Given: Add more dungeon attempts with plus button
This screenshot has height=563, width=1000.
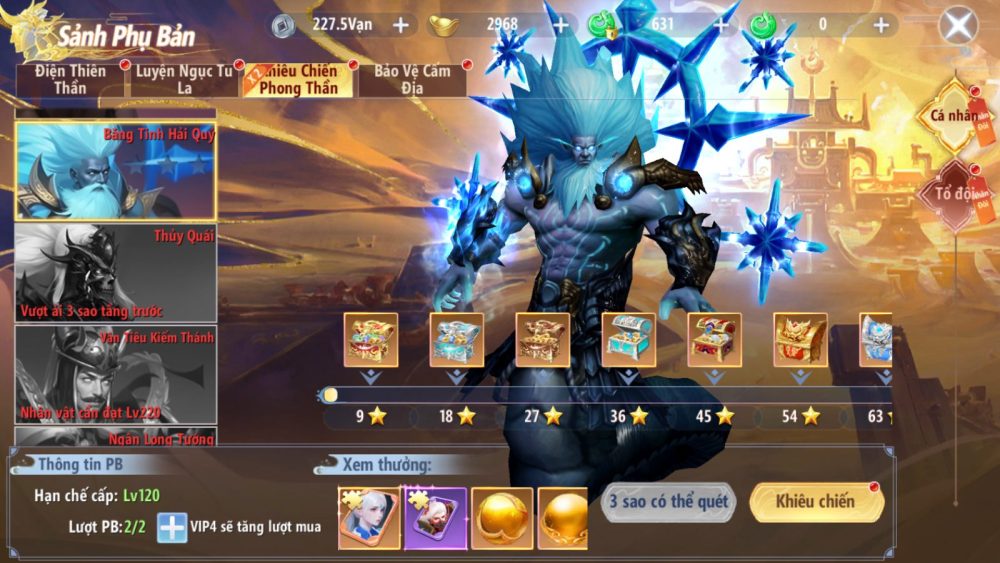Looking at the screenshot, I should click(x=172, y=526).
